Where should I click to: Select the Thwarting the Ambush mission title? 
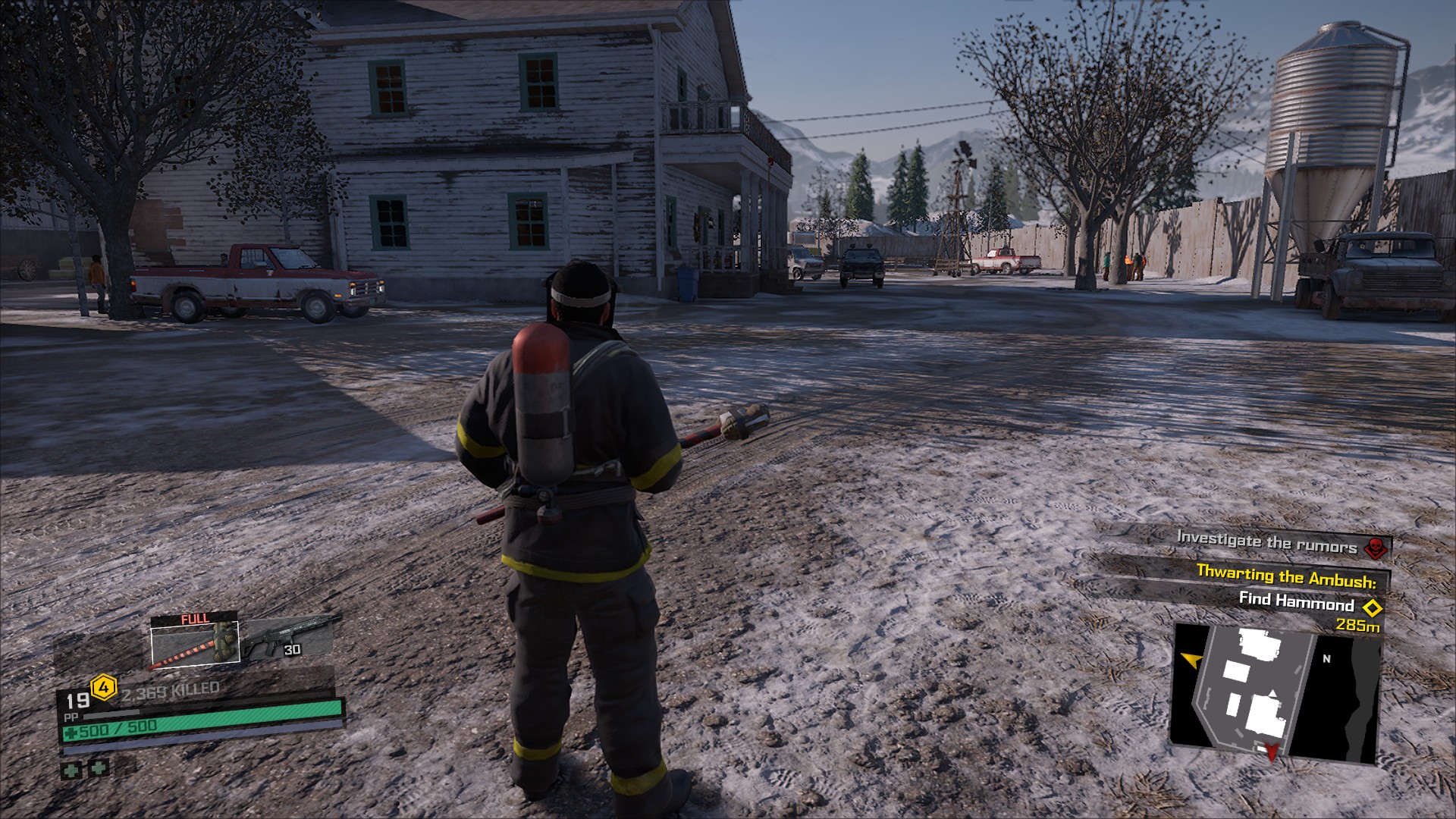(1285, 576)
